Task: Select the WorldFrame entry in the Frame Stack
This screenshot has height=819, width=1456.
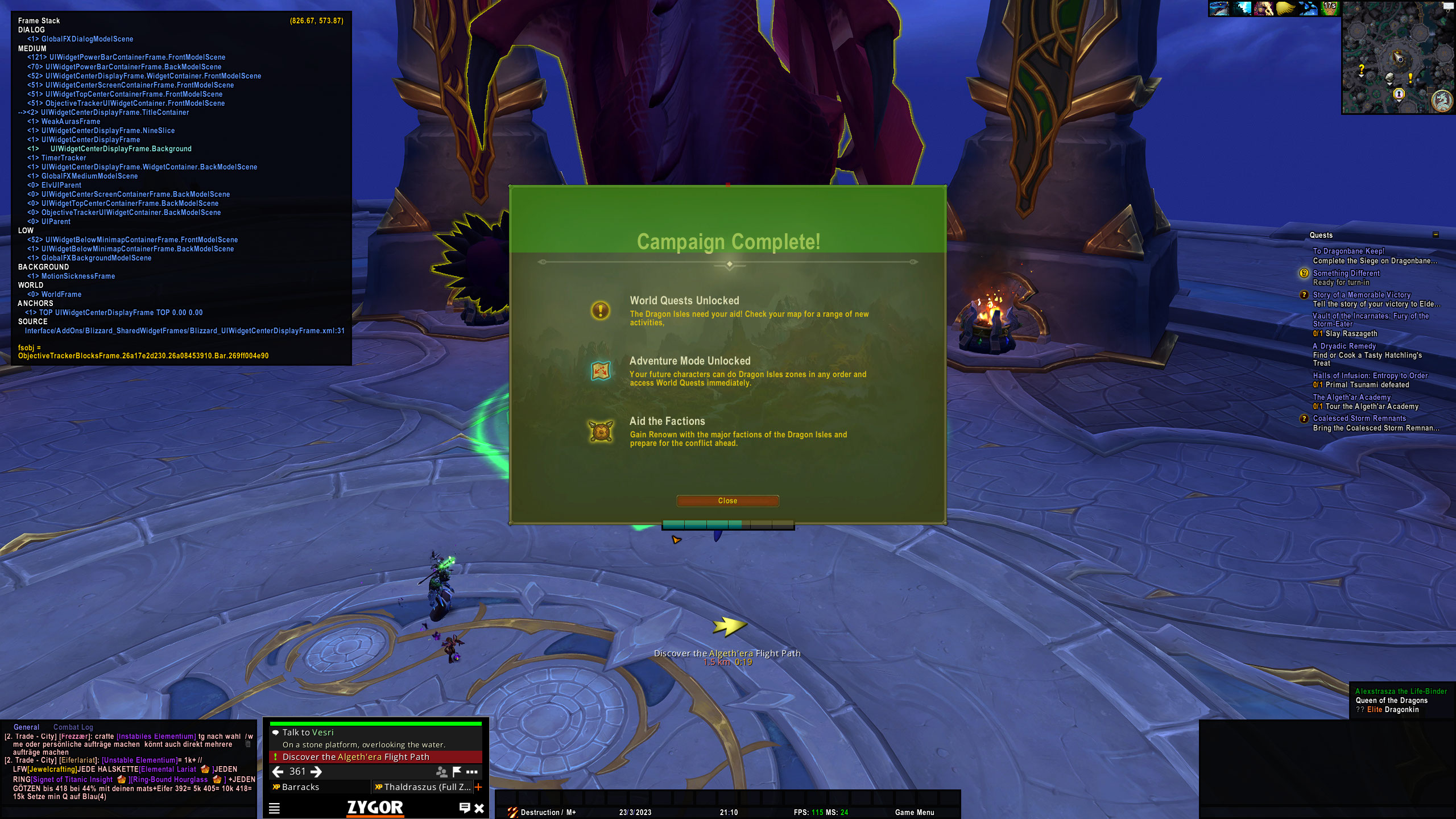Action: pyautogui.click(x=63, y=294)
